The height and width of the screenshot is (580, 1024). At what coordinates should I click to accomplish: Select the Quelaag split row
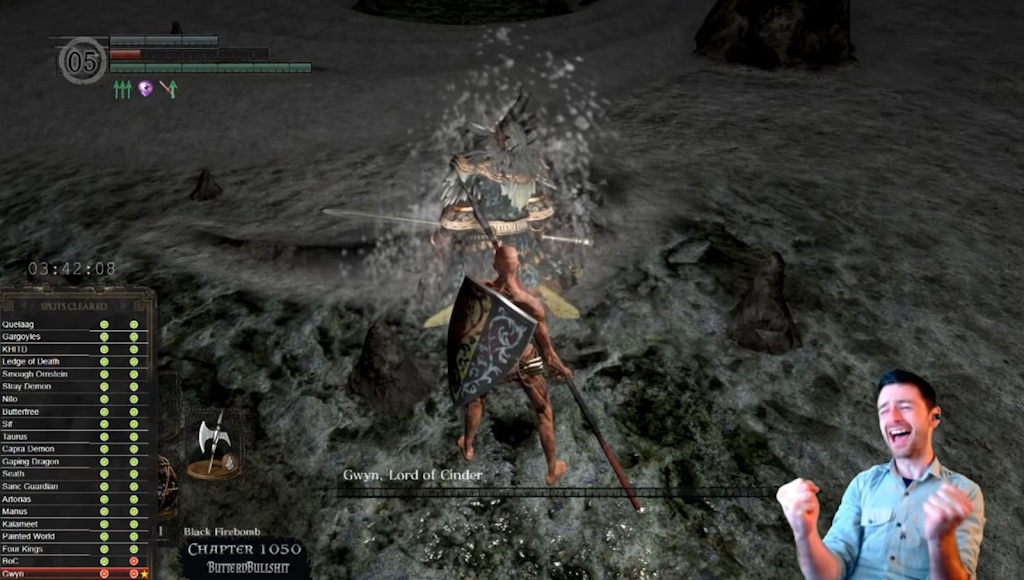coord(74,325)
